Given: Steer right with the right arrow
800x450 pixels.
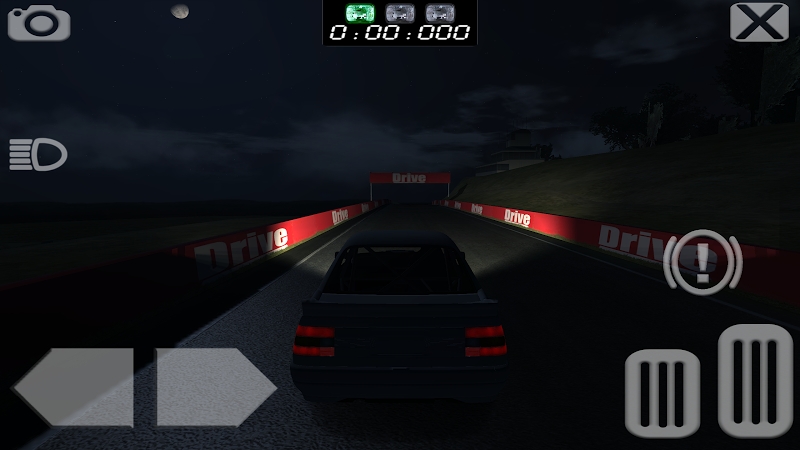Looking at the screenshot, I should 215,386.
